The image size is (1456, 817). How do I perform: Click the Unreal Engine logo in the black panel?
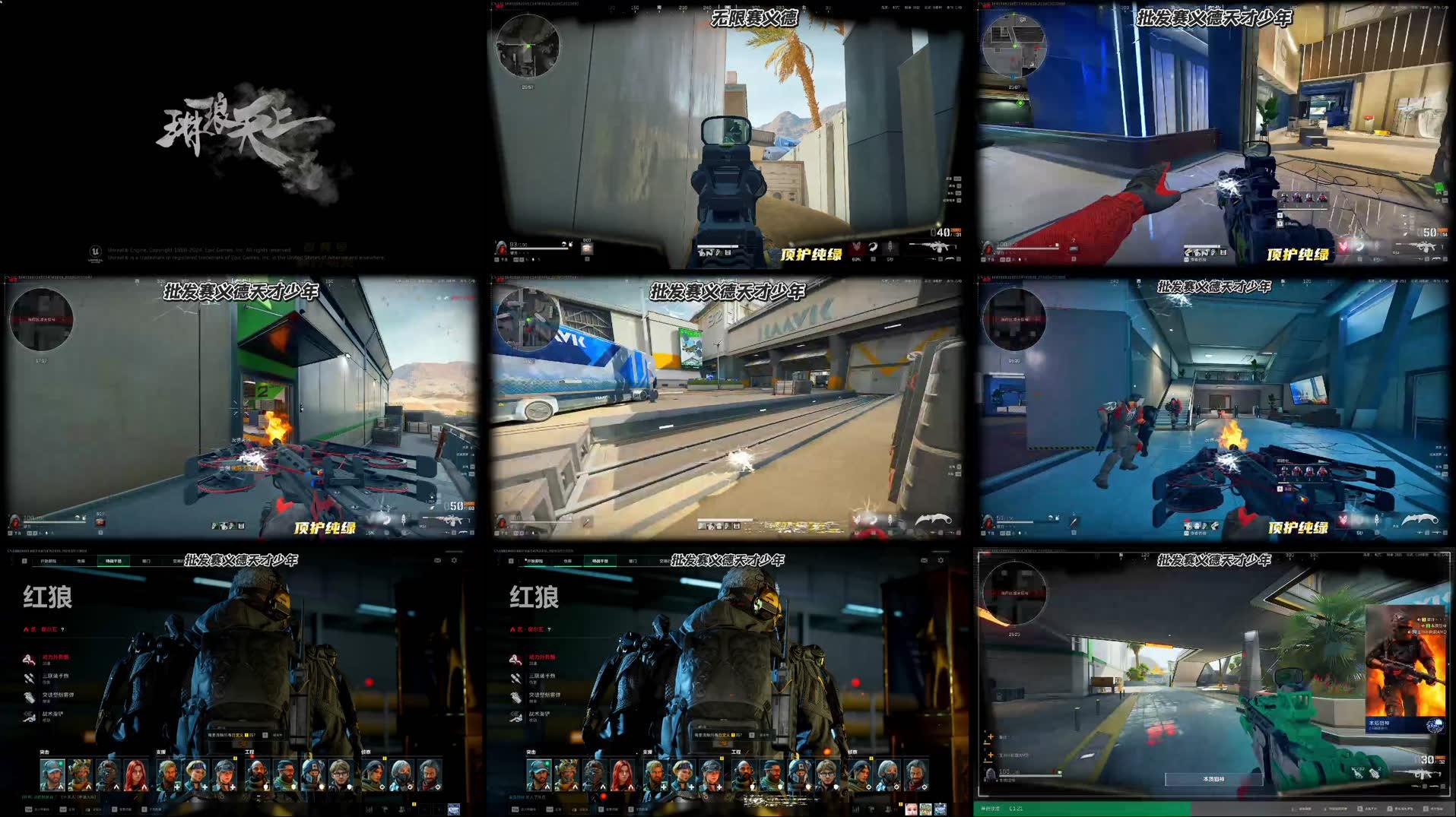[95, 251]
